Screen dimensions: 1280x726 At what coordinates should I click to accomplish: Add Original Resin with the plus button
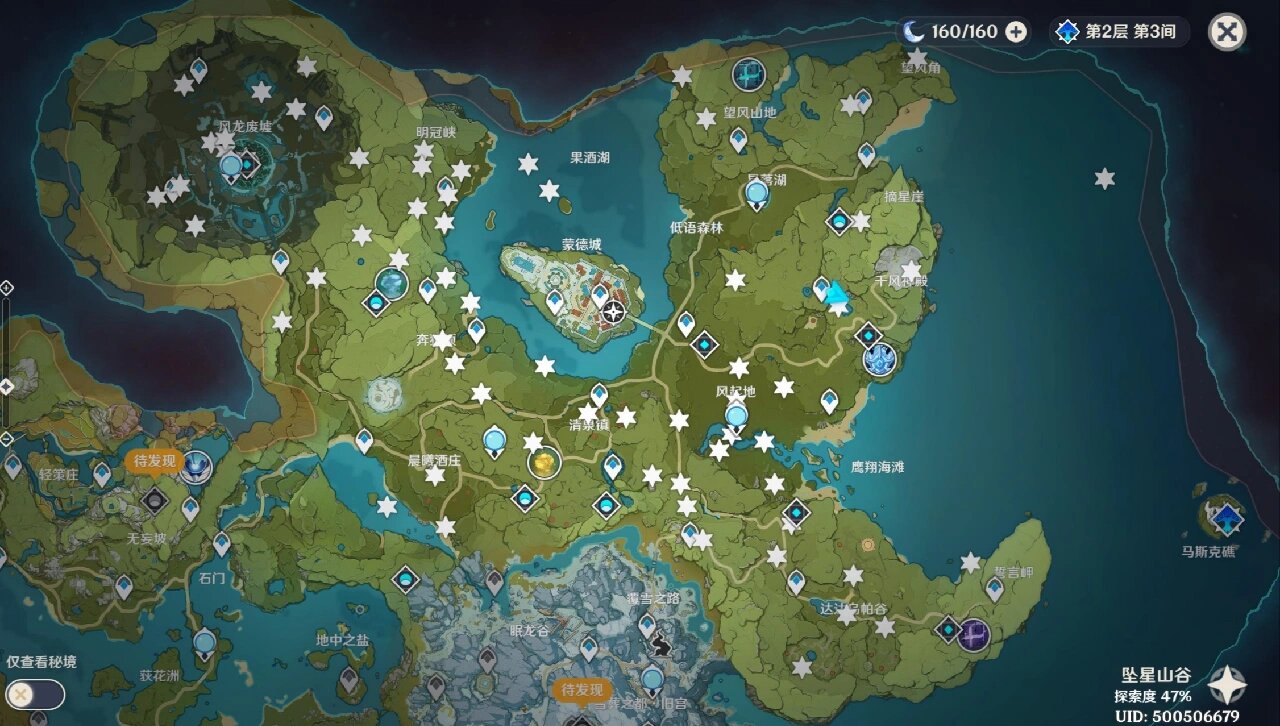(x=1016, y=32)
